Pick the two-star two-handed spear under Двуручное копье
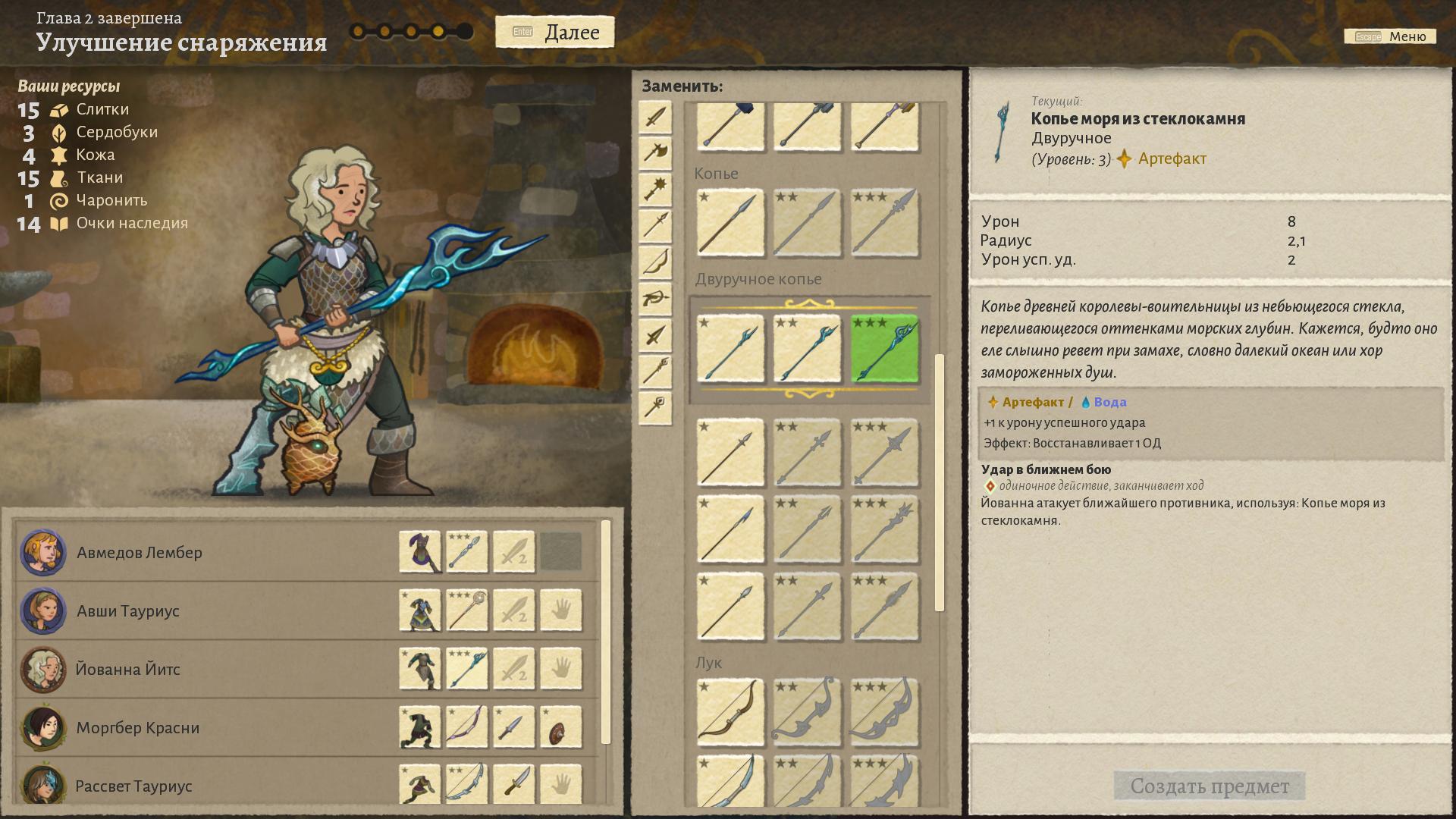The width and height of the screenshot is (1456, 819). click(x=807, y=349)
